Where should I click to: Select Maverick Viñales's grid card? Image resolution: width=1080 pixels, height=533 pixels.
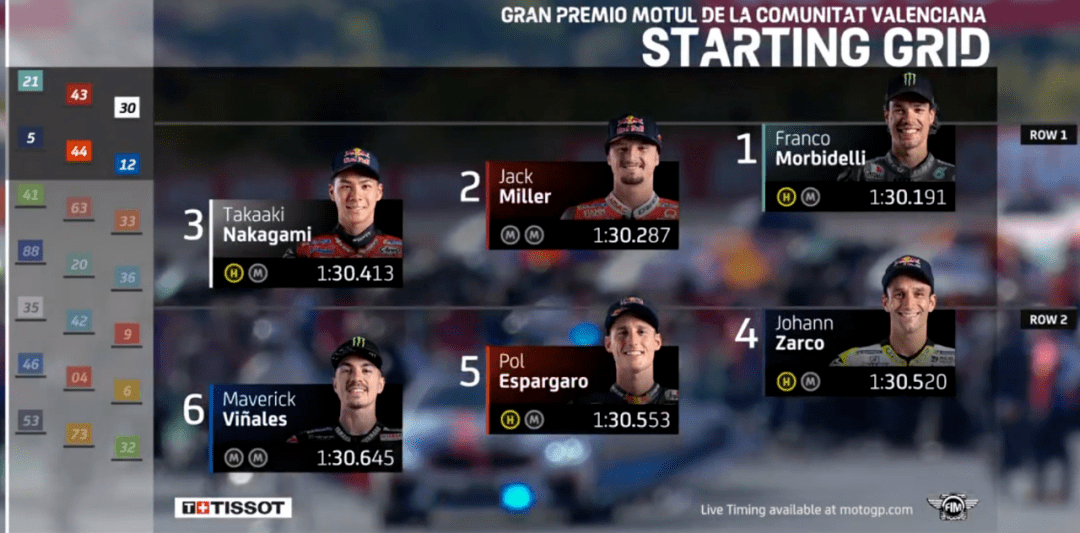[307, 428]
